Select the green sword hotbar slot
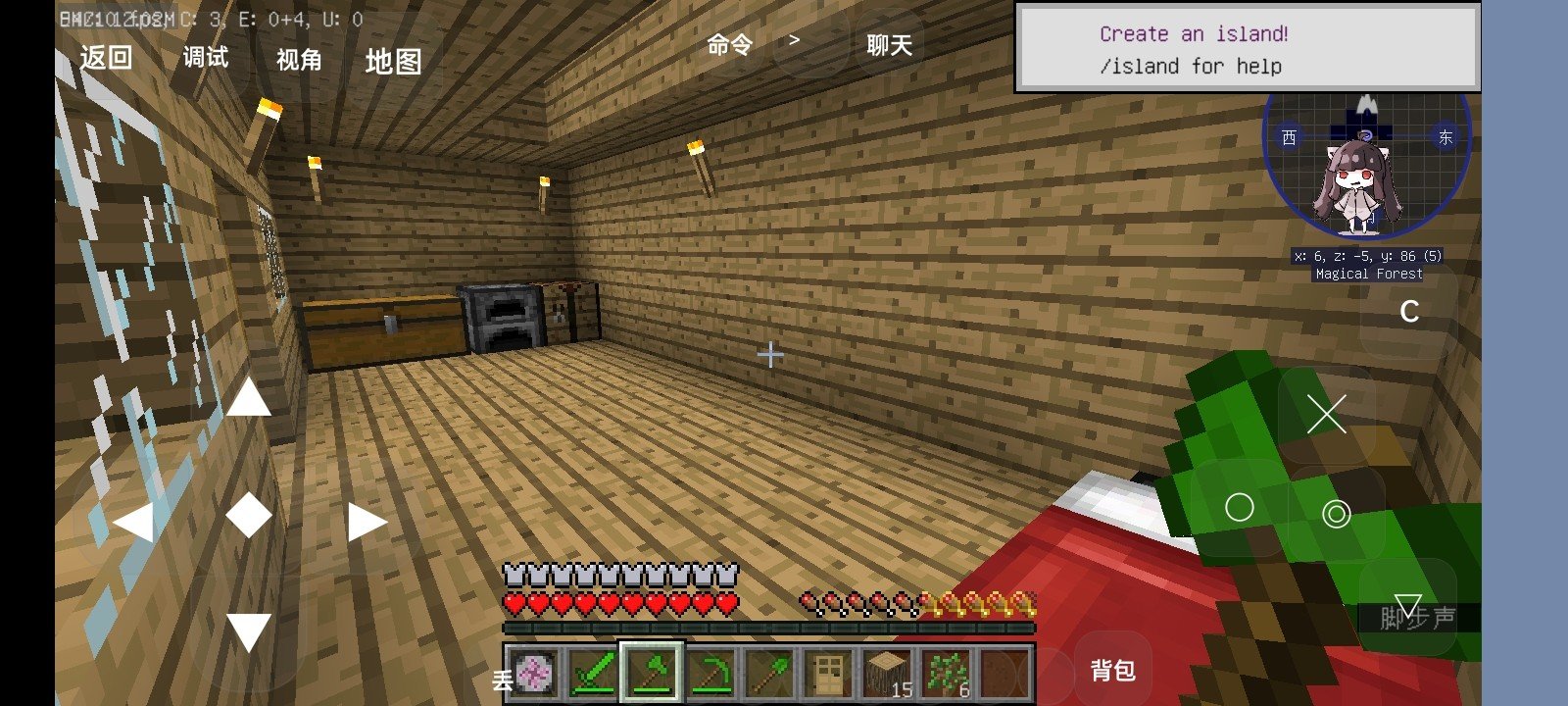Image resolution: width=1568 pixels, height=706 pixels. point(593,673)
